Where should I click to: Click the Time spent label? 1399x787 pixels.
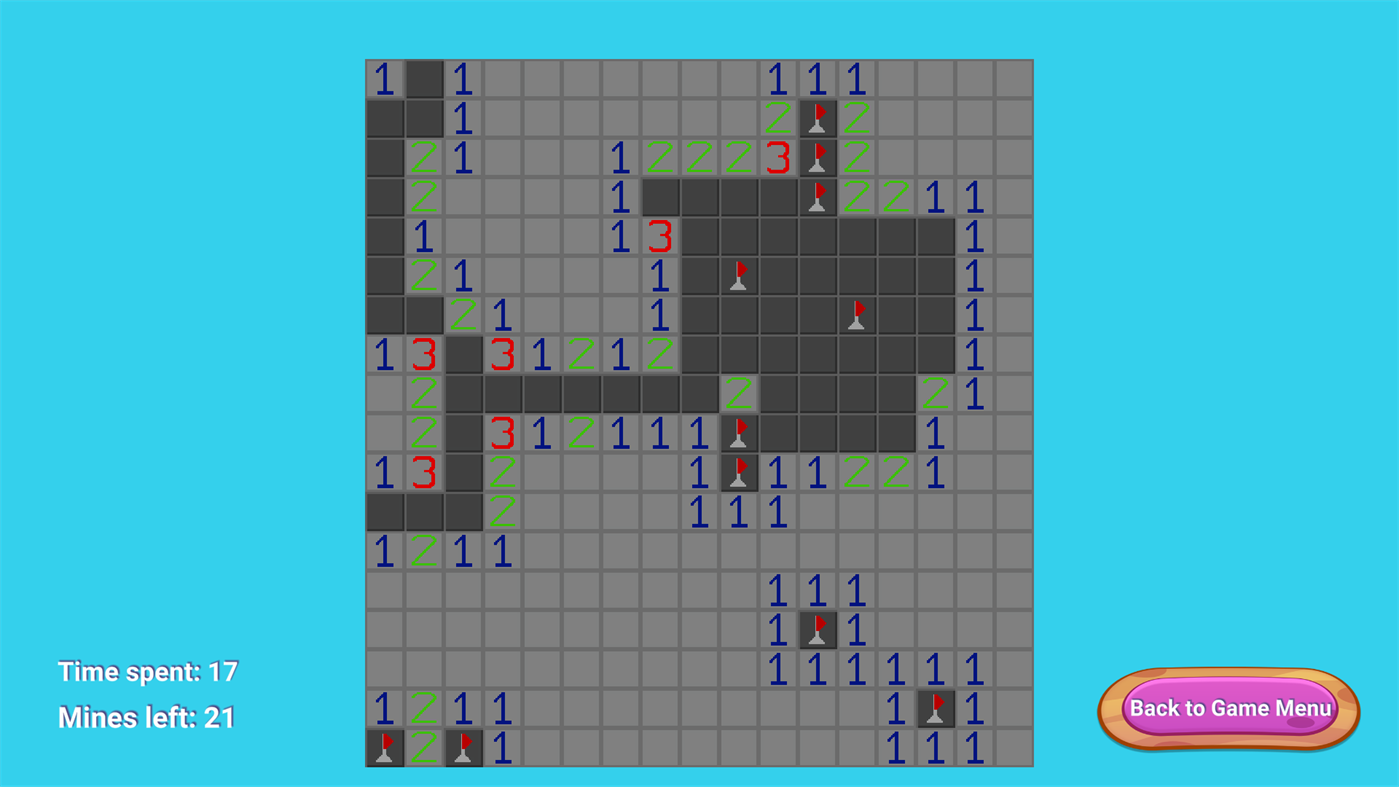(x=147, y=672)
